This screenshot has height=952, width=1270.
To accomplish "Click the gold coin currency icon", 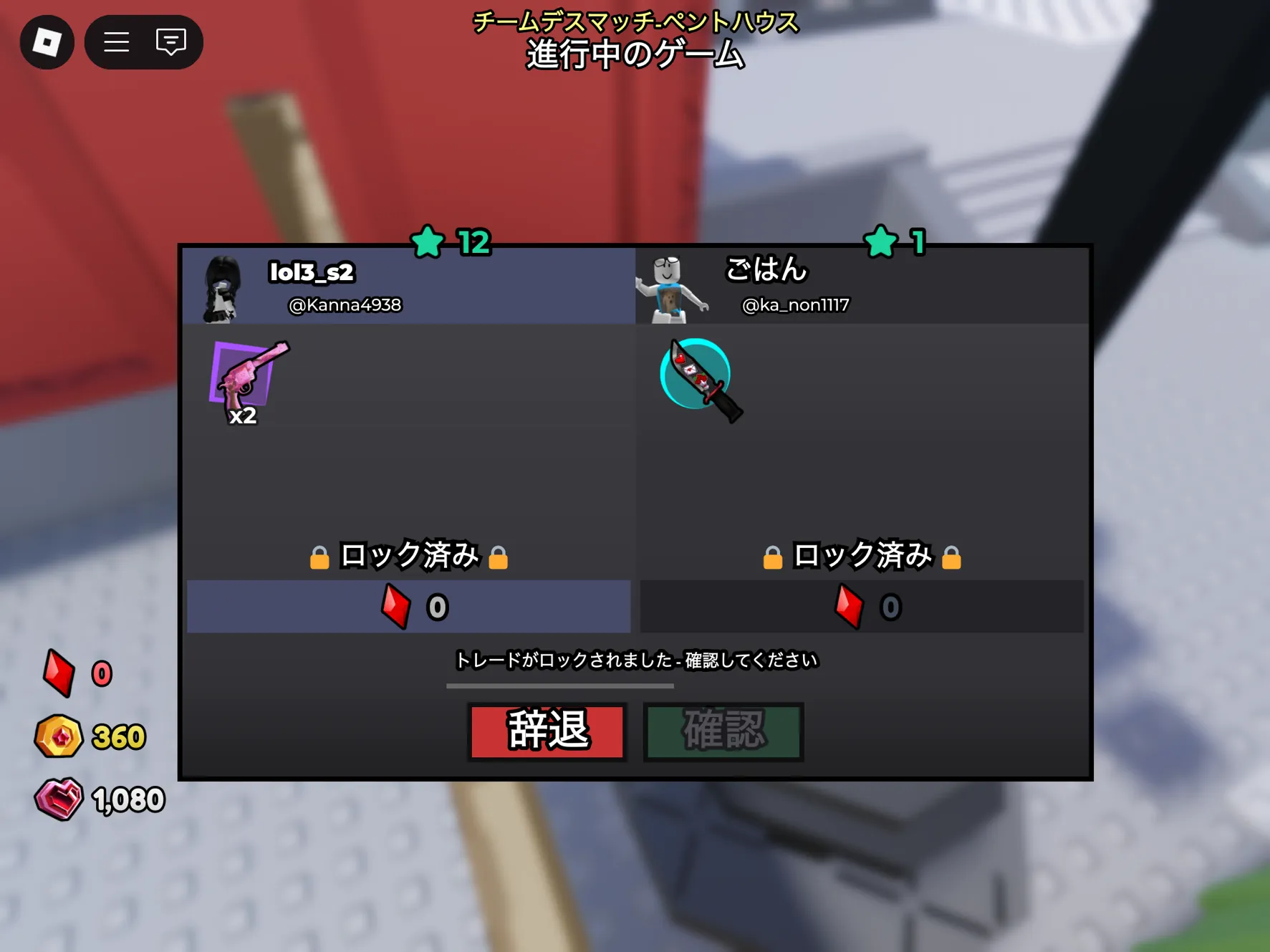I will click(59, 736).
